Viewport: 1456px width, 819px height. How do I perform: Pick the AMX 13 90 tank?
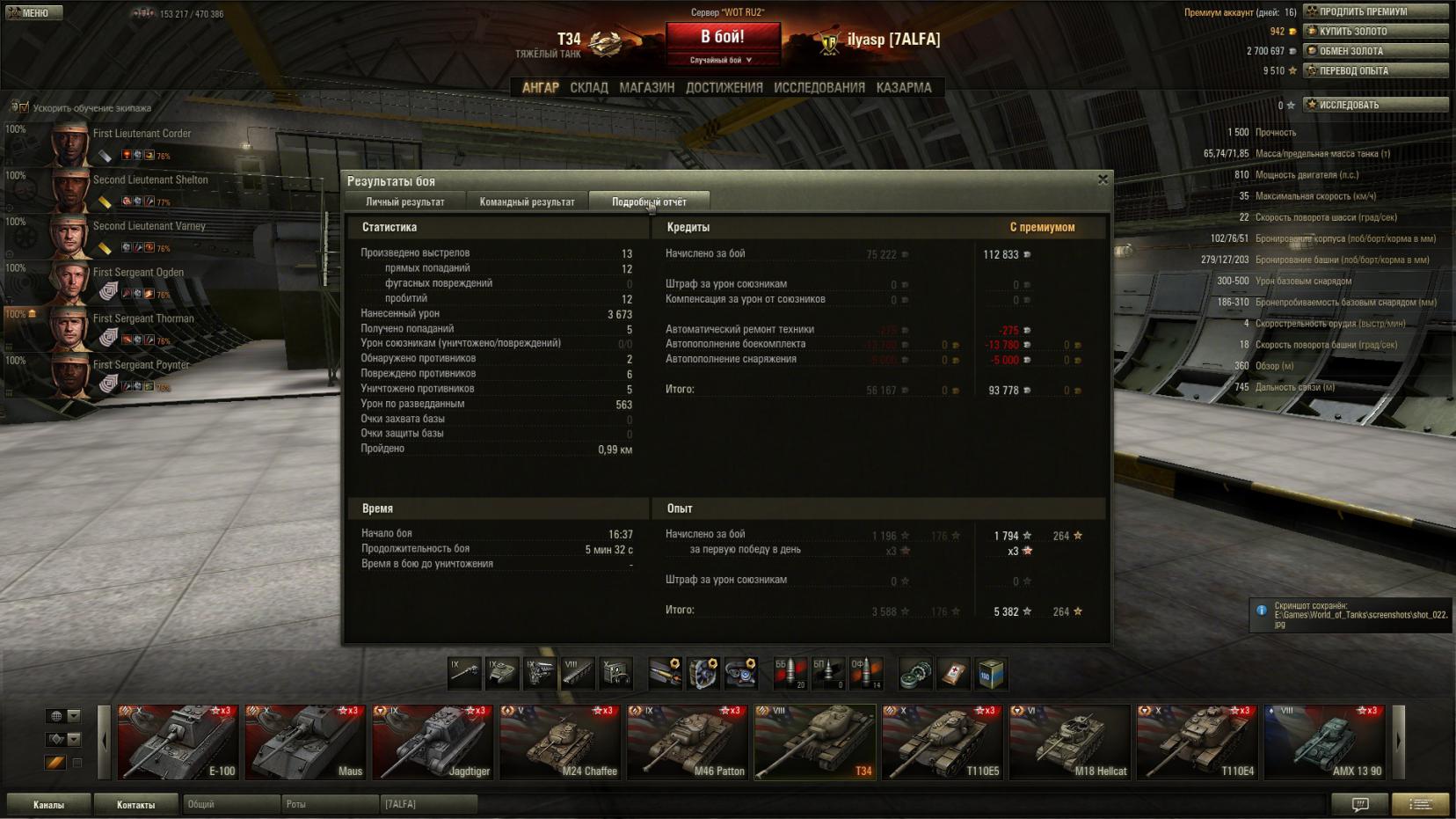1324,742
